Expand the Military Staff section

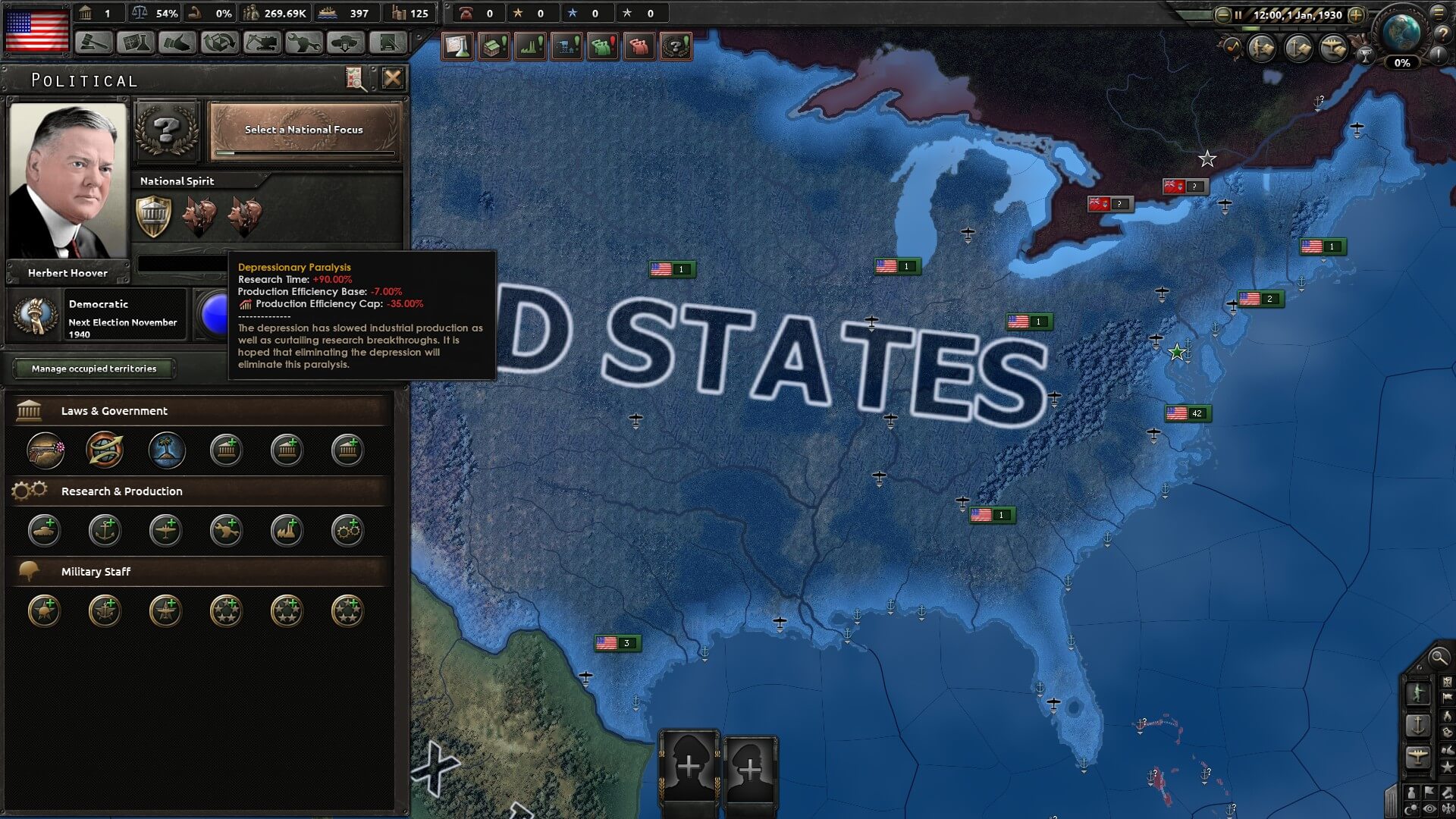point(96,571)
